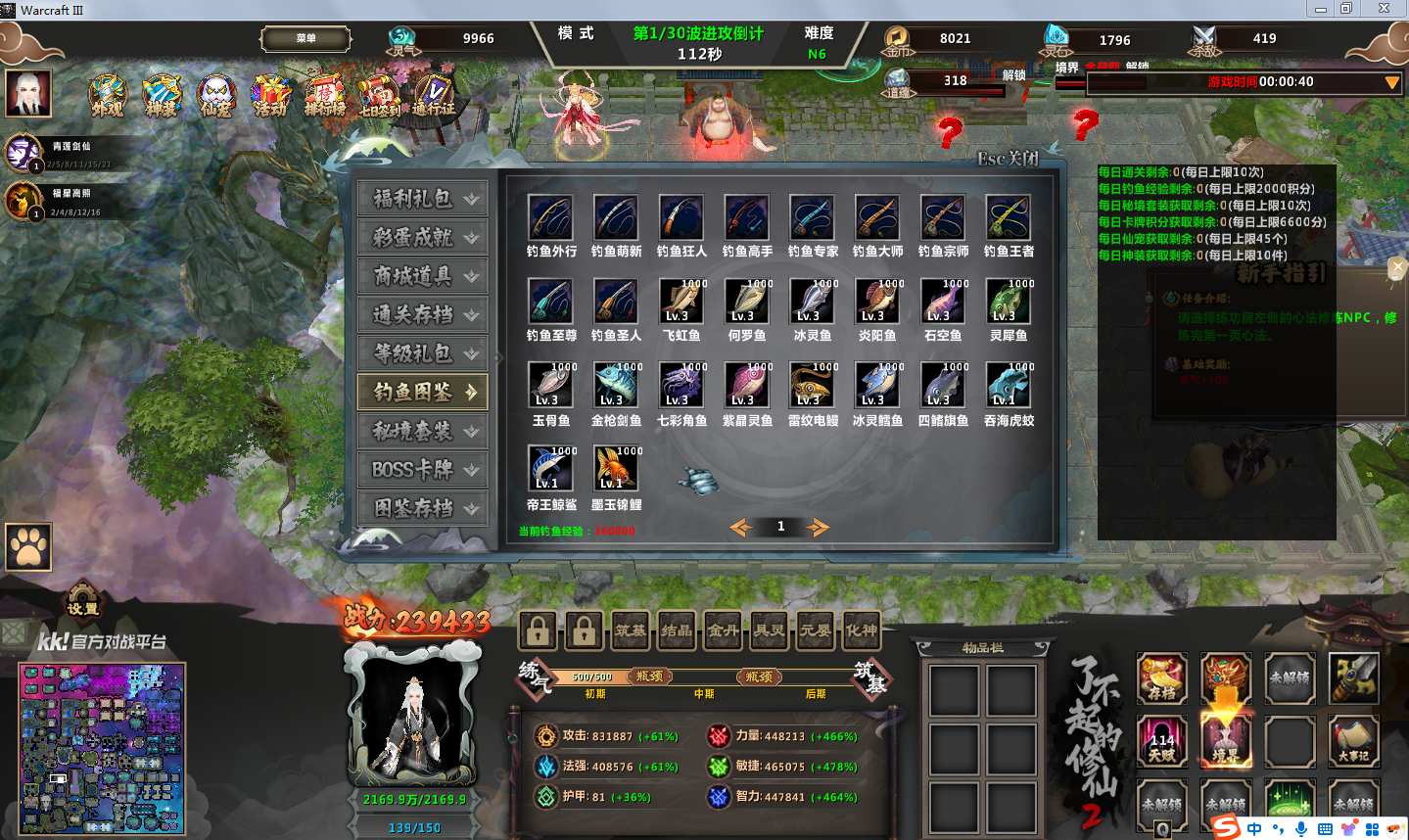Select the 商城道具 category tab
This screenshot has height=840, width=1409.
[422, 276]
